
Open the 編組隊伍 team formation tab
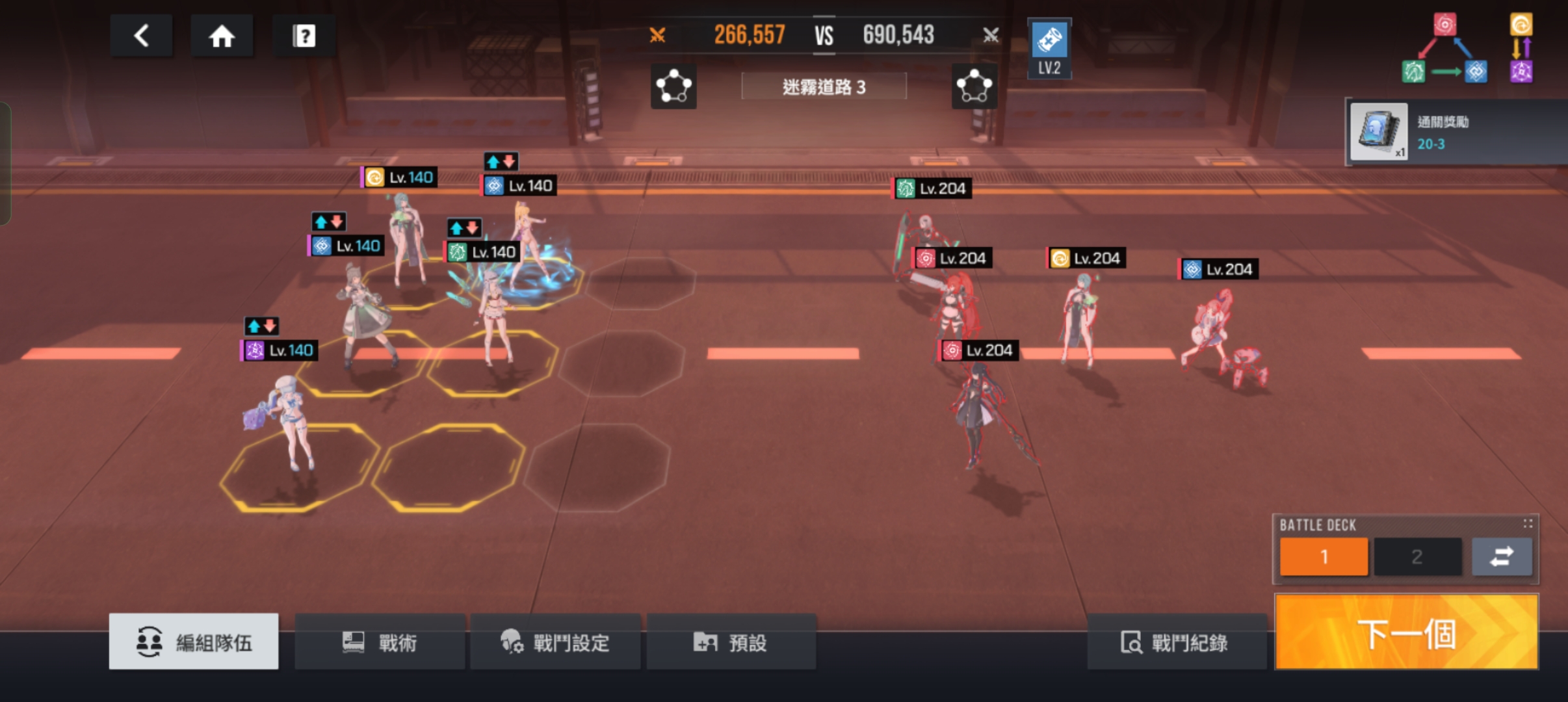coord(194,642)
